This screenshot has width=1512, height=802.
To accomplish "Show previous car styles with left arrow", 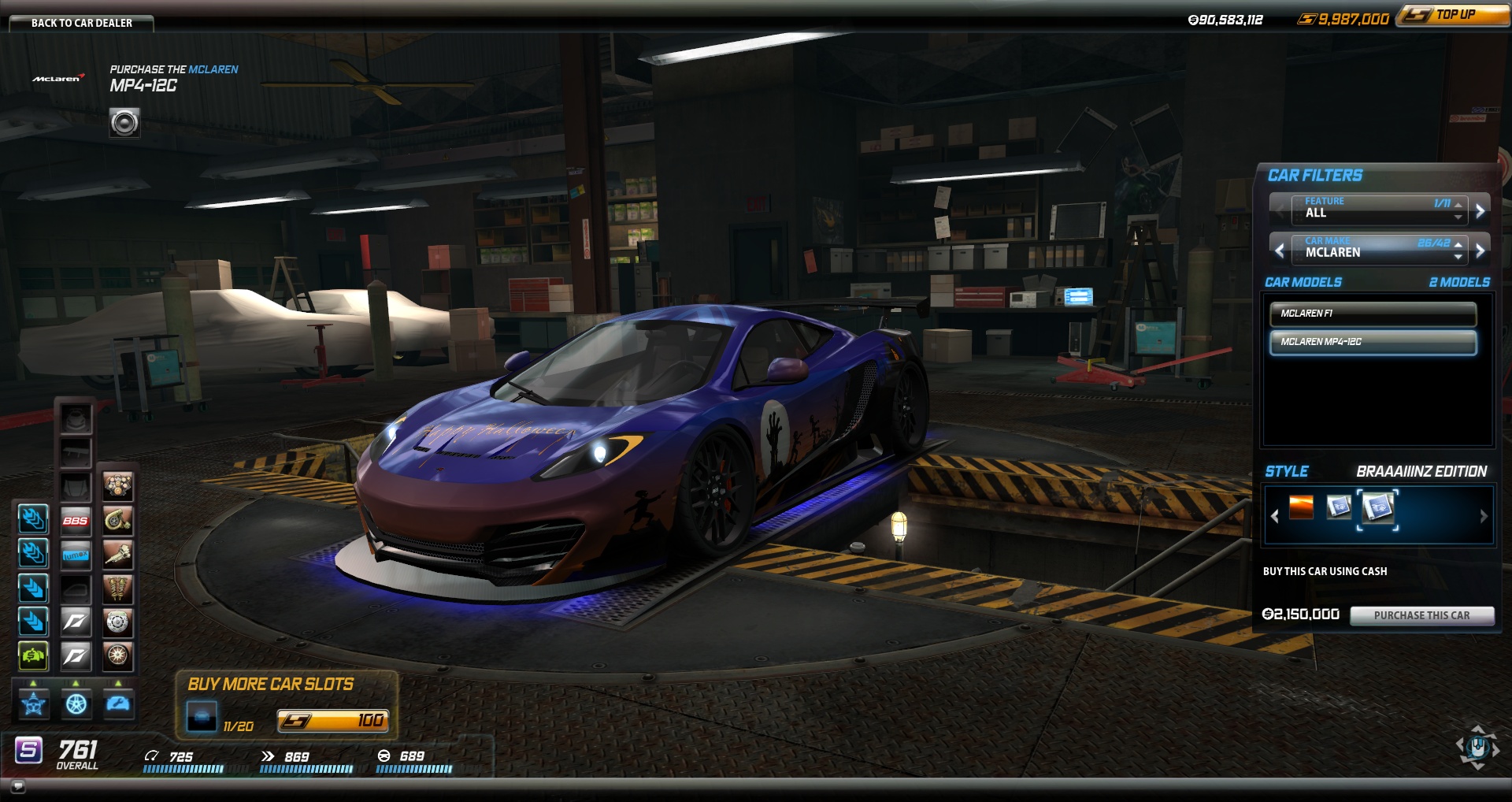I will (x=1275, y=516).
